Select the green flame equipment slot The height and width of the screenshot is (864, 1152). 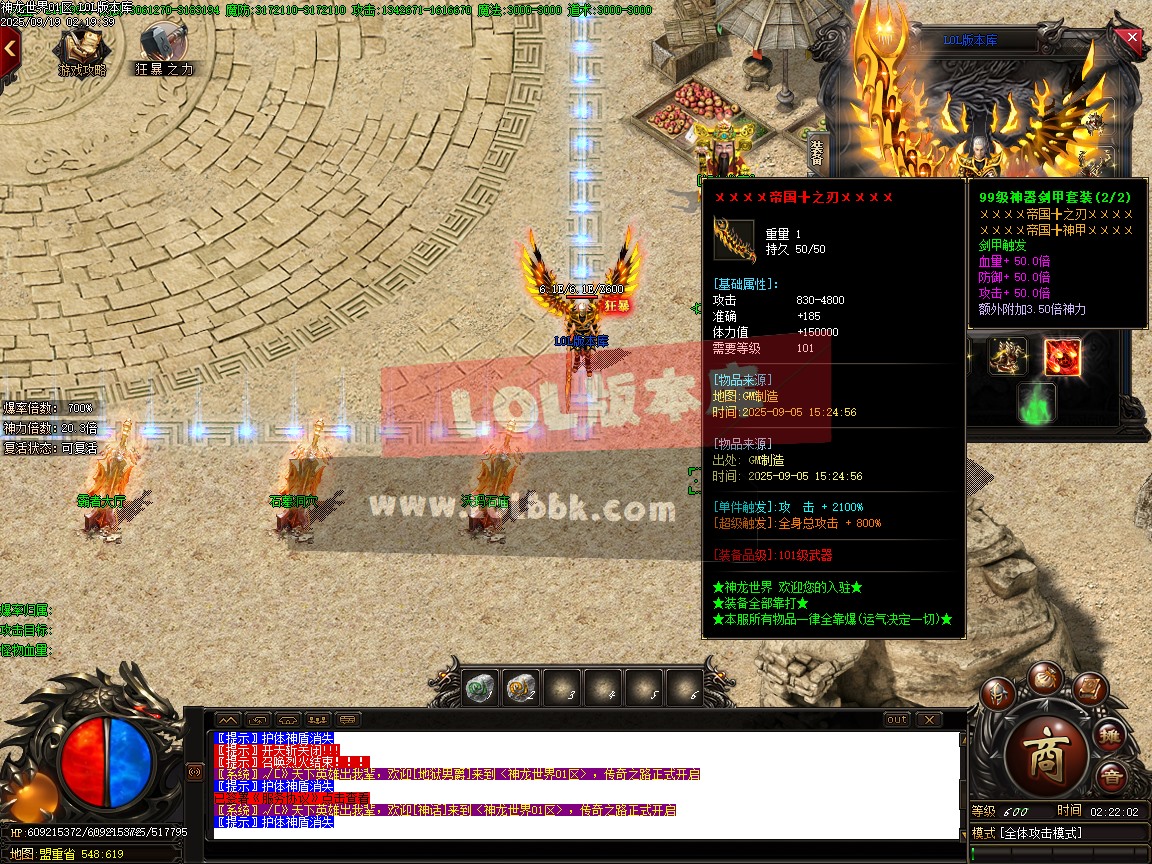click(1036, 403)
